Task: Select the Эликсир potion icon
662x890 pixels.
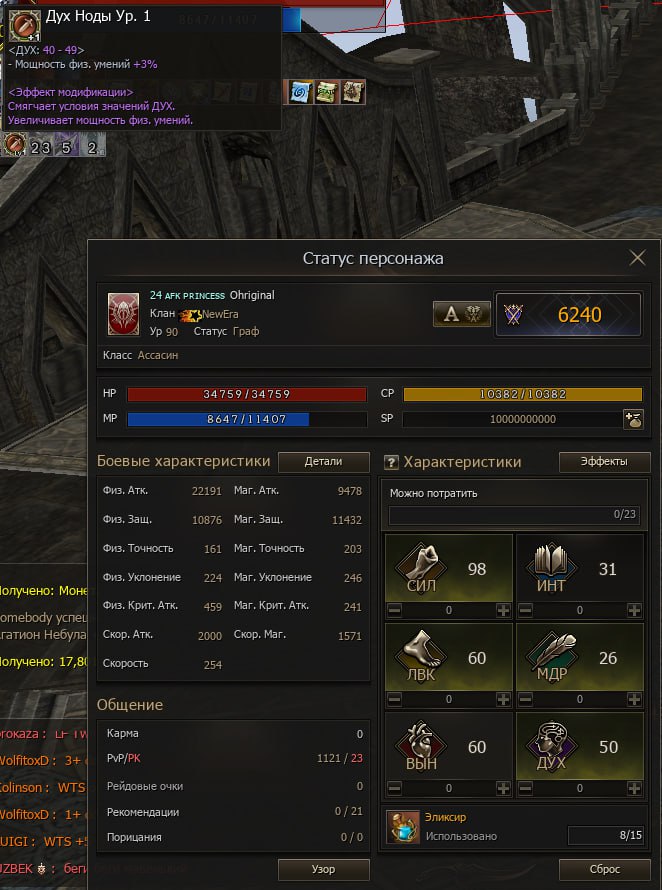Action: pos(402,828)
